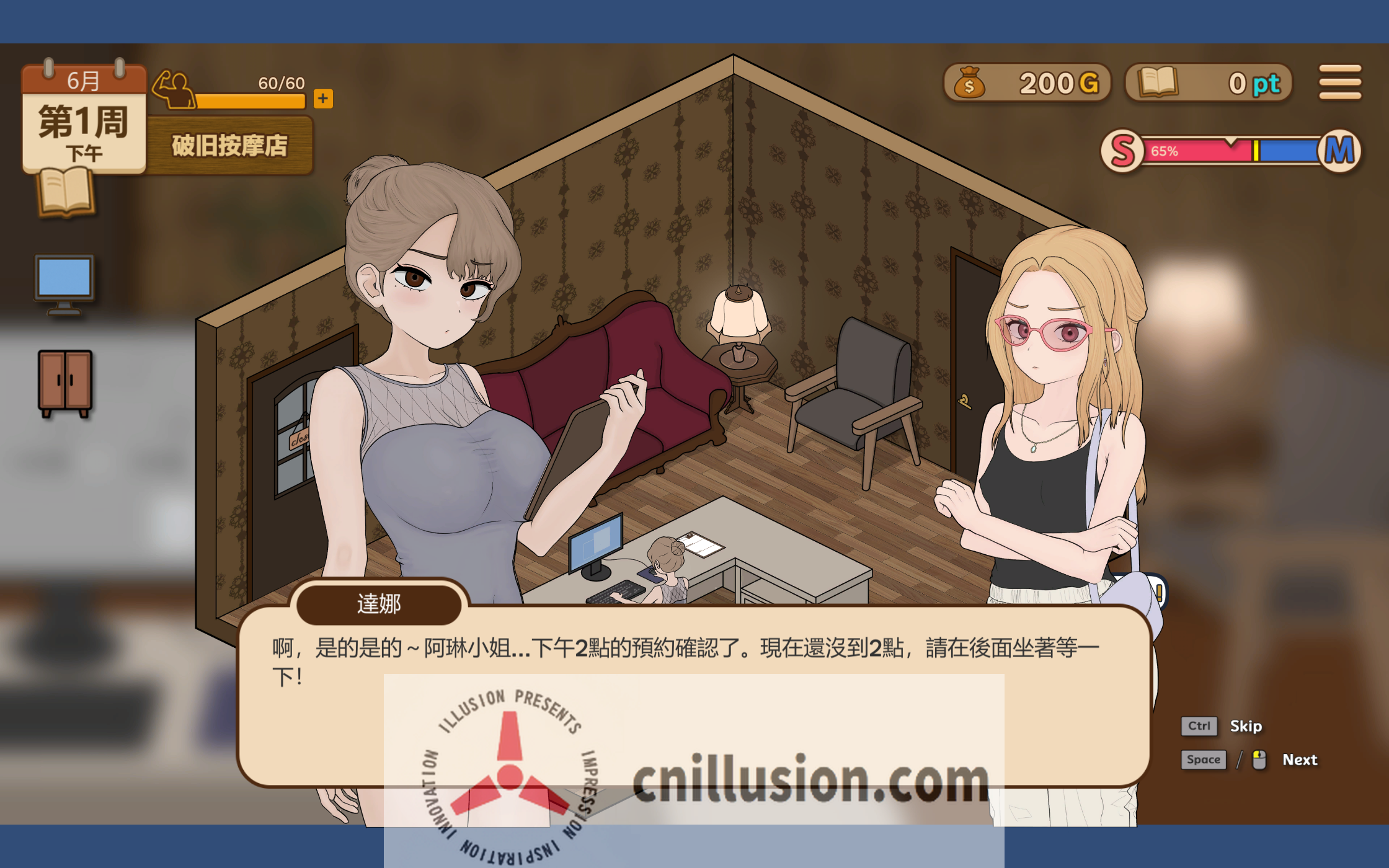1389x868 pixels.
Task: Click the + button next to the stamina bar
Action: (x=323, y=98)
